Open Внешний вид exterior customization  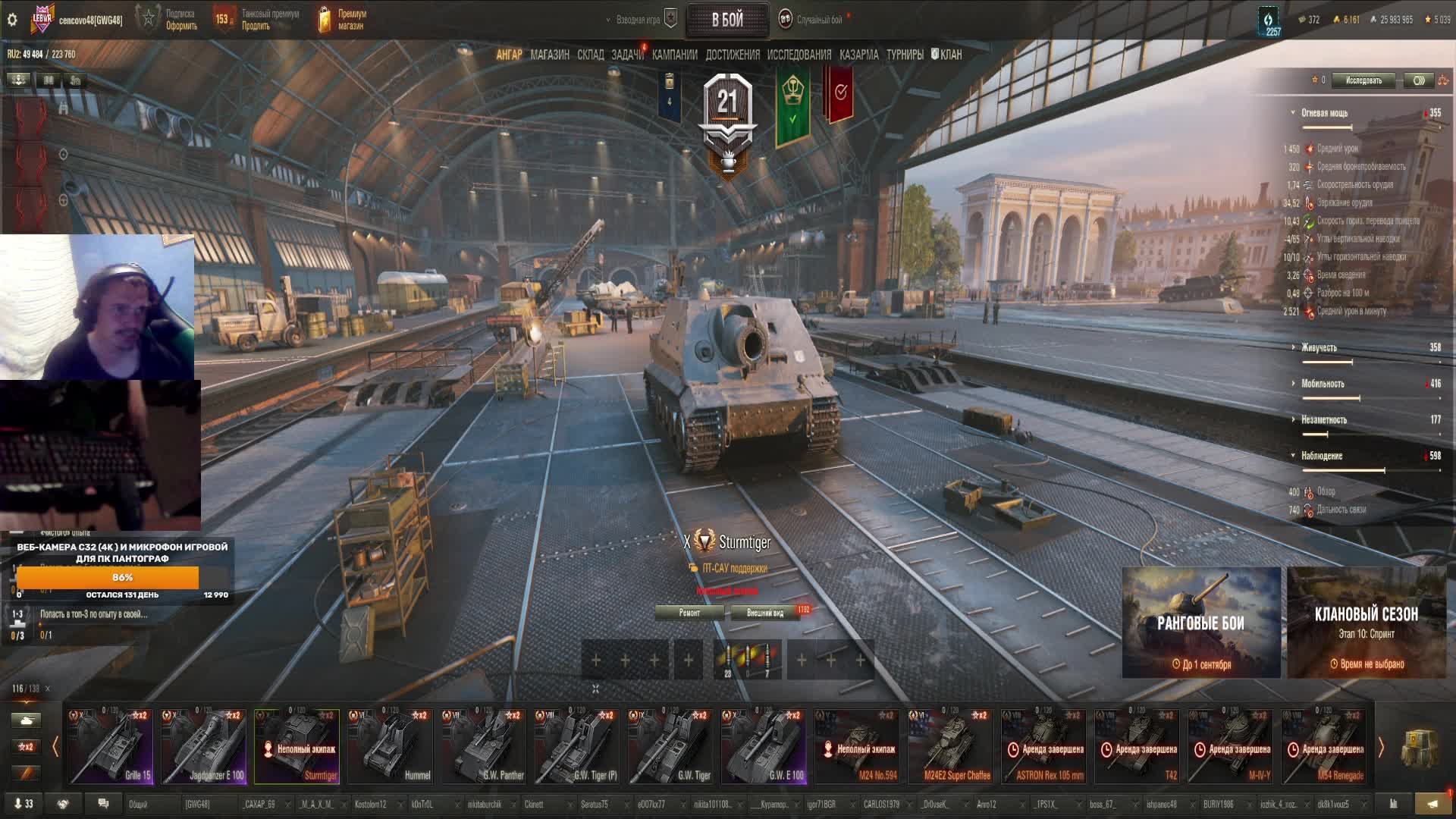[x=765, y=613]
